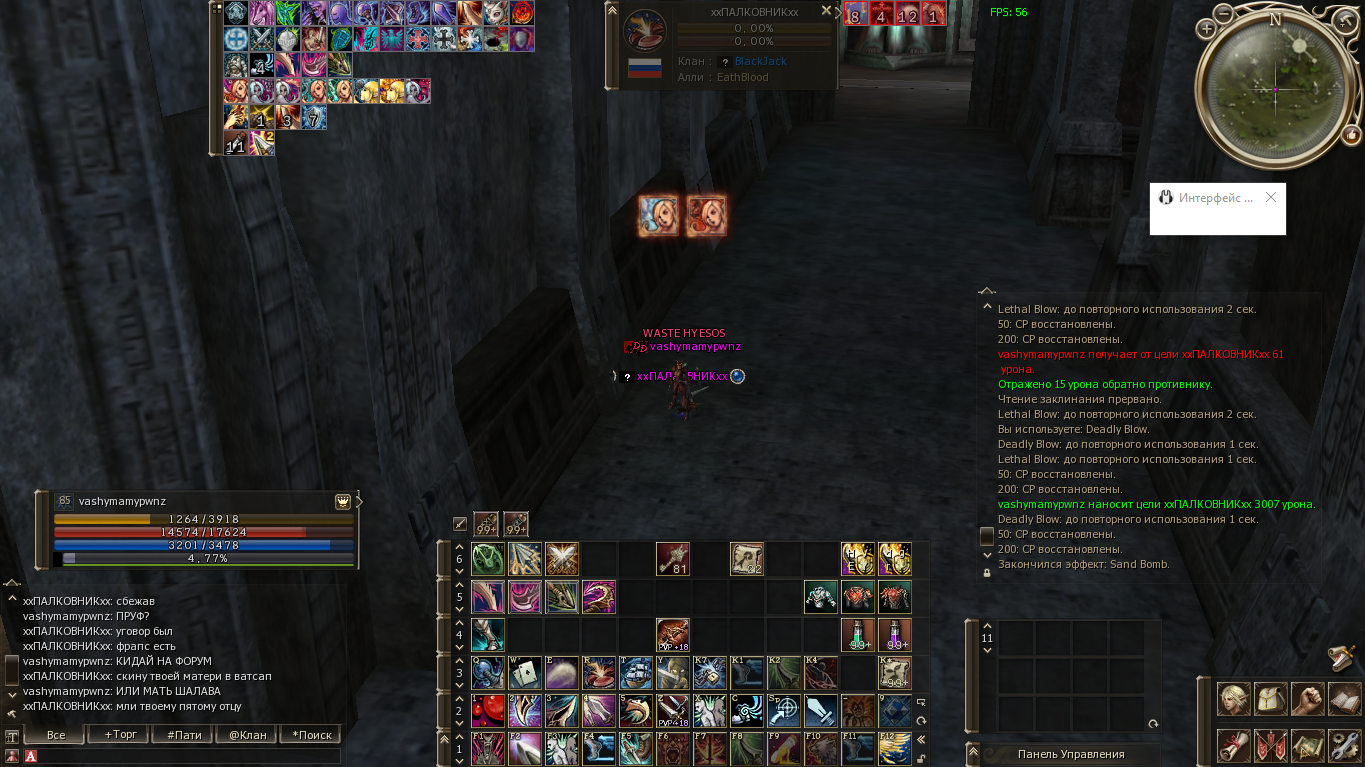Image resolution: width=1365 pixels, height=767 pixels.
Task: Open the BlackJack clan link
Action: coord(761,61)
